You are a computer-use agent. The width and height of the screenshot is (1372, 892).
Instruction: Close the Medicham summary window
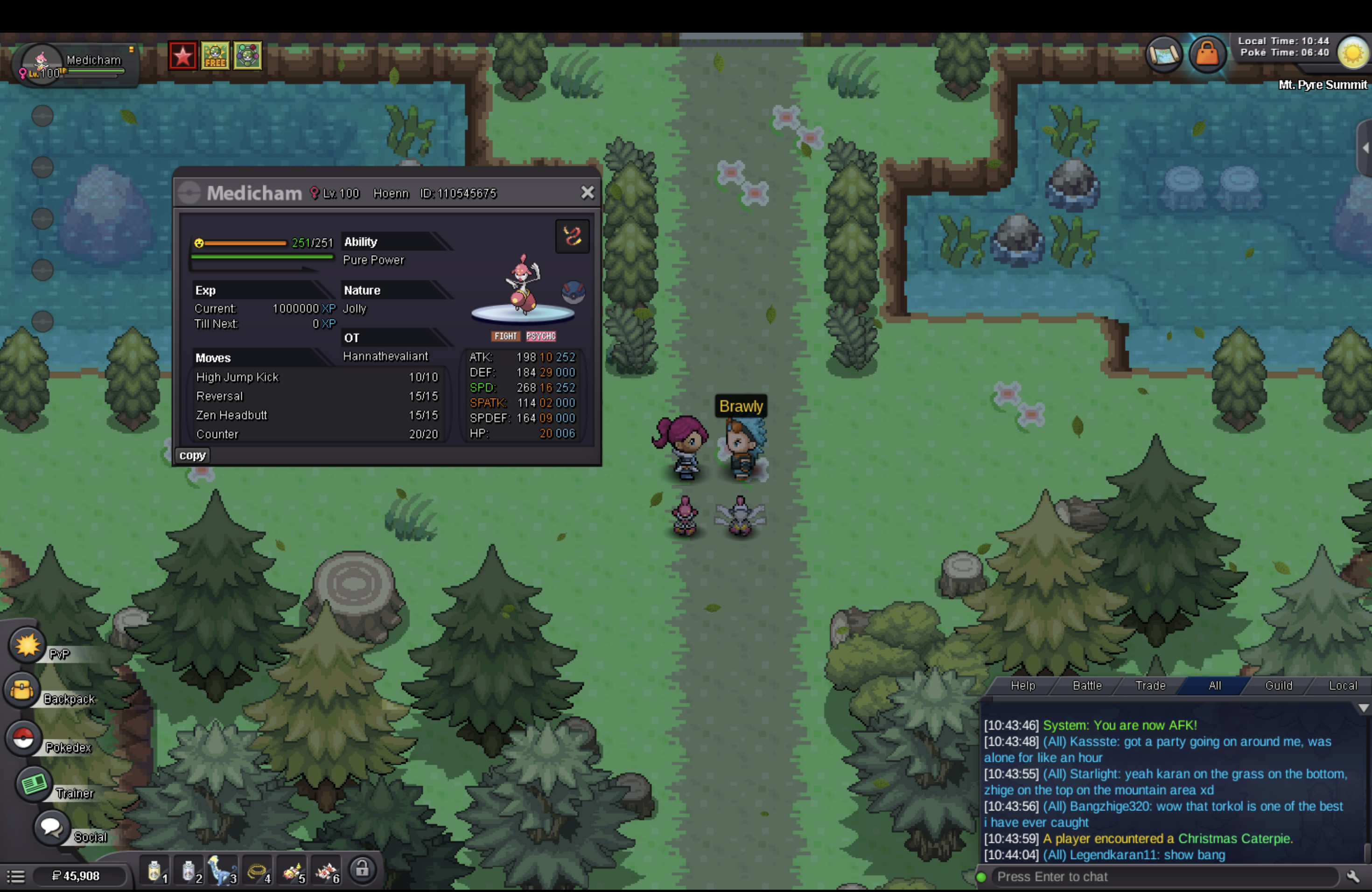(587, 193)
